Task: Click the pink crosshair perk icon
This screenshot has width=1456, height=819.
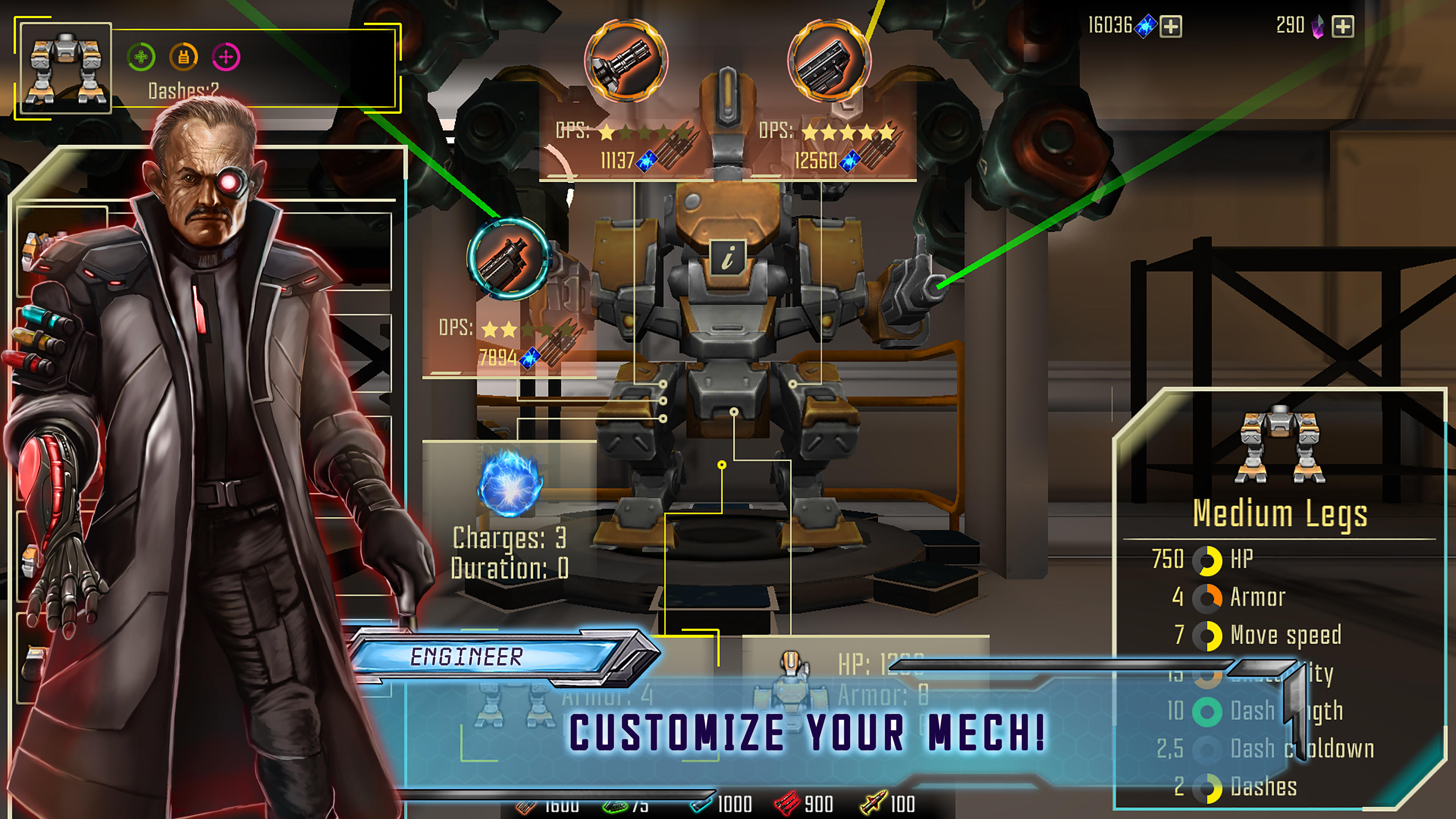Action: (x=226, y=57)
